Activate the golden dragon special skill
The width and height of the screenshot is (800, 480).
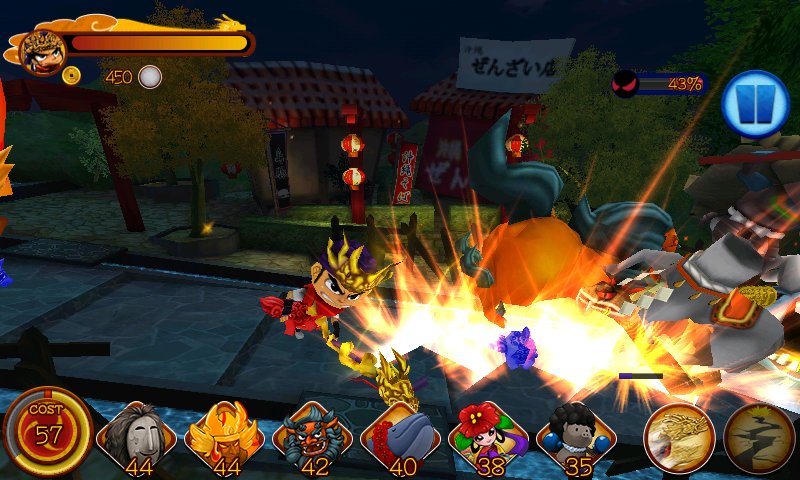pyautogui.click(x=679, y=437)
